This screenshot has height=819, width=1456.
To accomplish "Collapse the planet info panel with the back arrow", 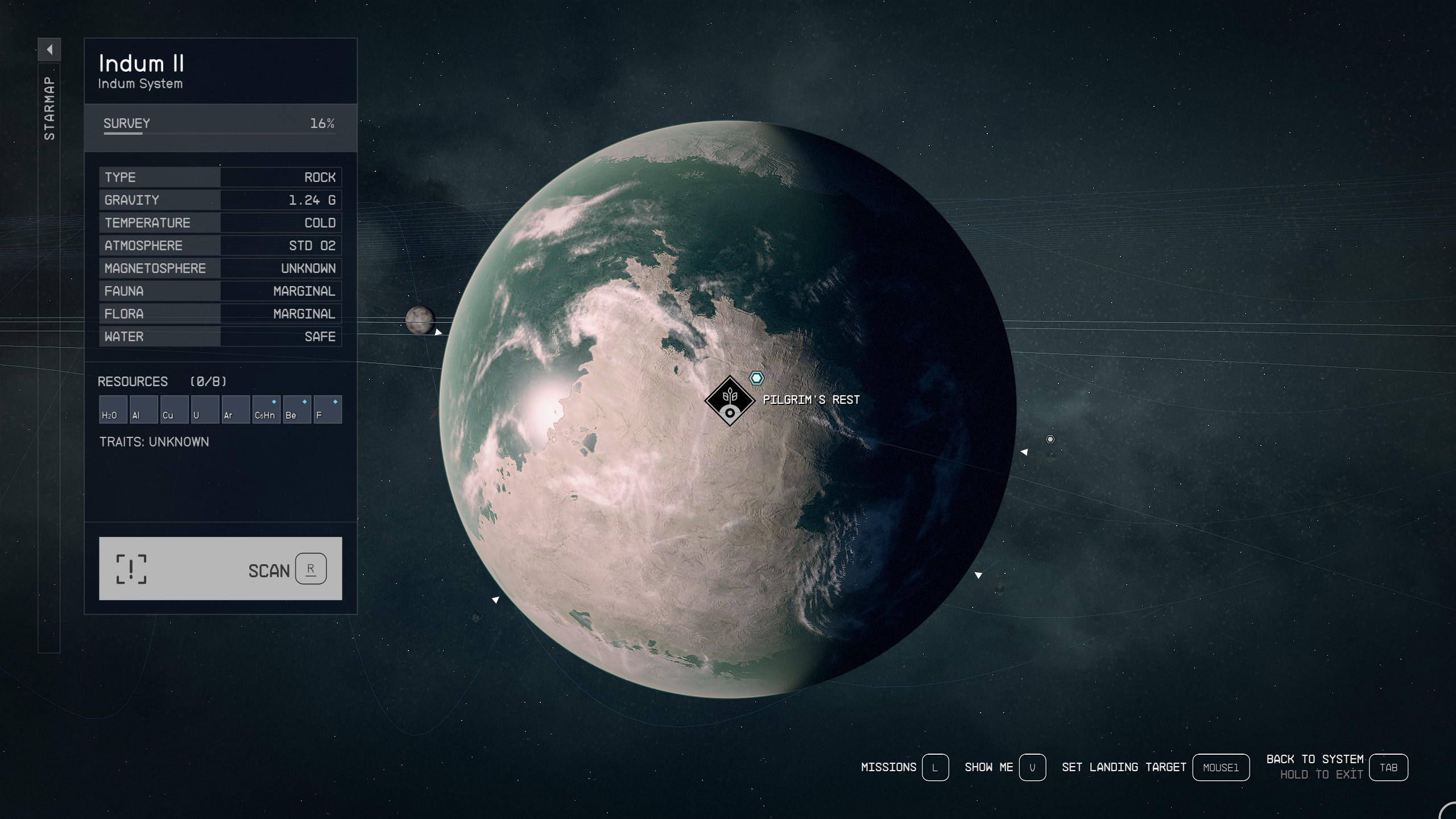I will (x=51, y=49).
